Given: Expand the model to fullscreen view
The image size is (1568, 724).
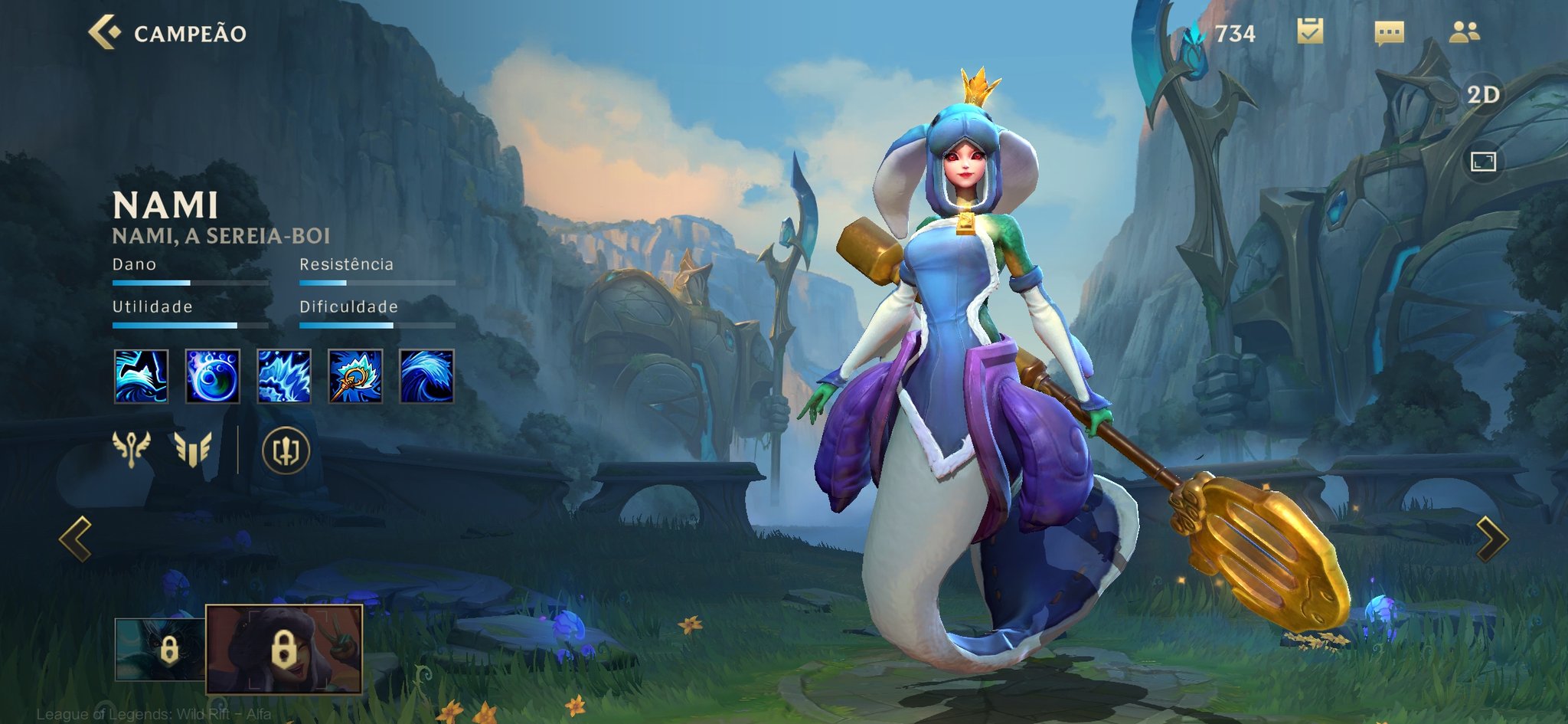Looking at the screenshot, I should [x=1483, y=162].
